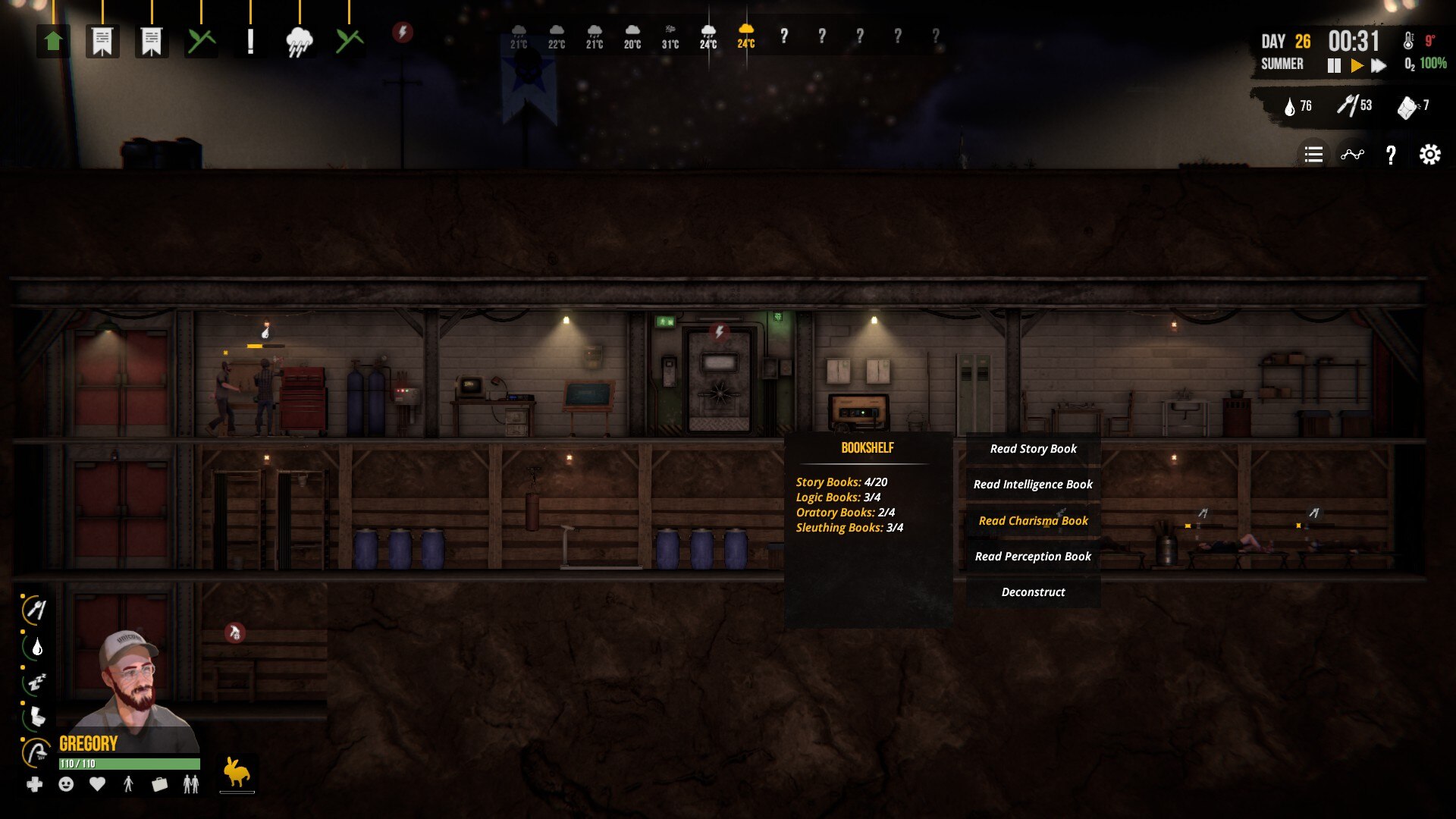Deconstruct the bookshelf
1456x819 pixels.
pos(1033,592)
